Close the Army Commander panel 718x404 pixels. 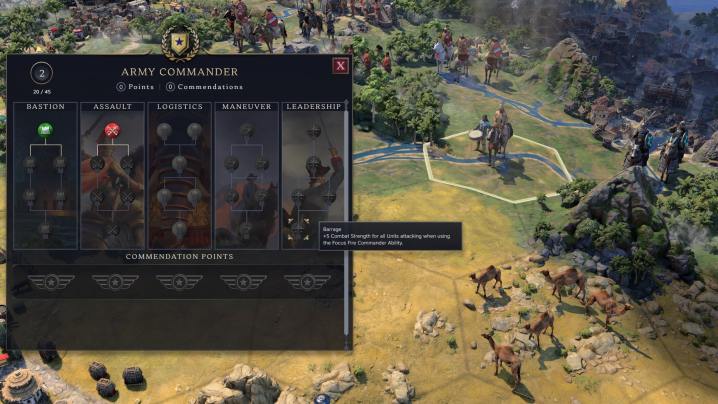click(x=340, y=67)
